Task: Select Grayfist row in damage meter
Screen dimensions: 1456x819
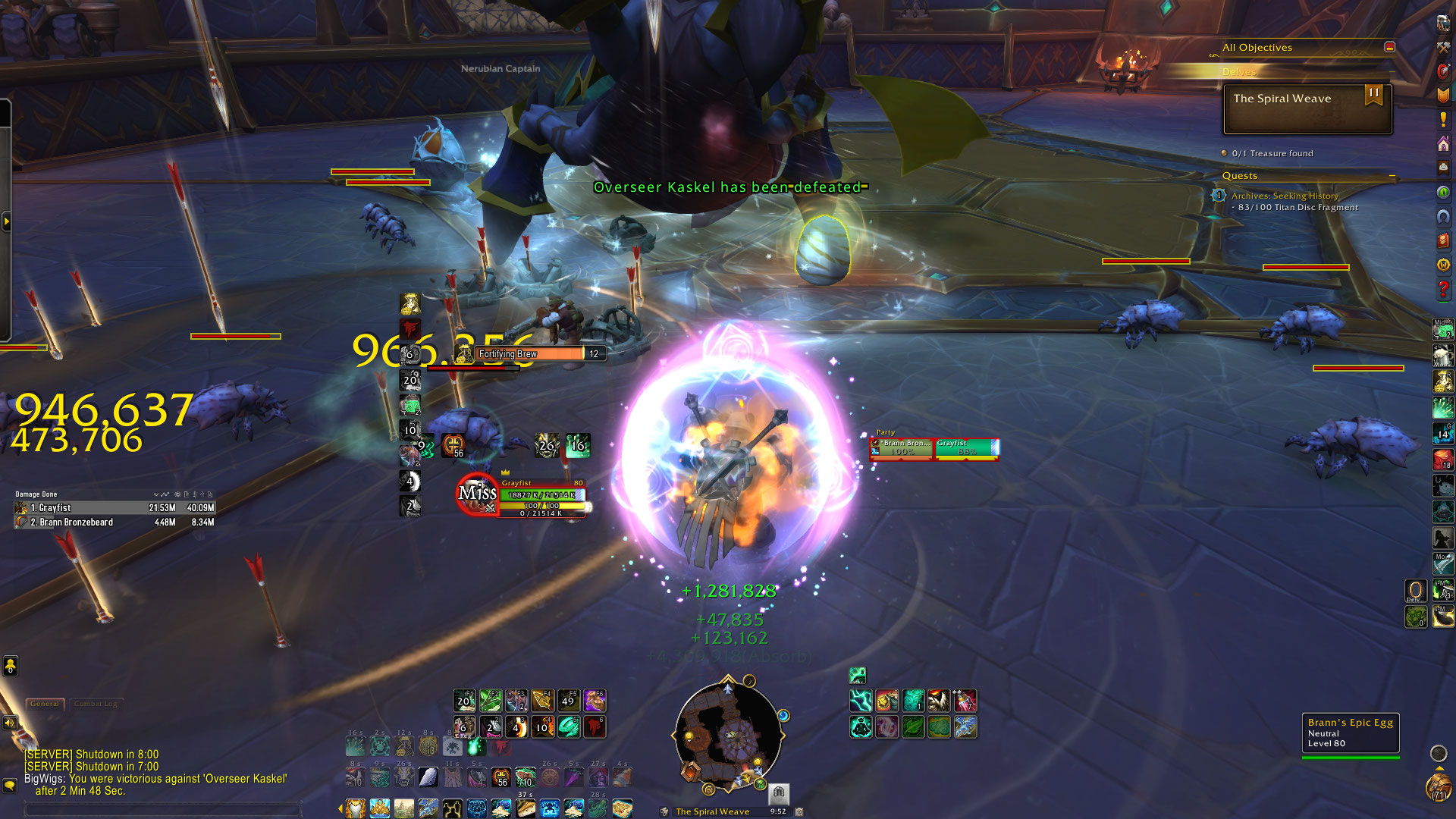Action: click(115, 508)
